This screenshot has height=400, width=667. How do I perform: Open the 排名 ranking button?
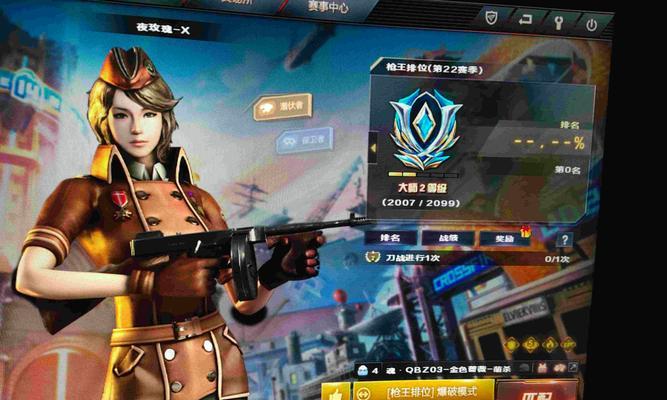(390, 238)
